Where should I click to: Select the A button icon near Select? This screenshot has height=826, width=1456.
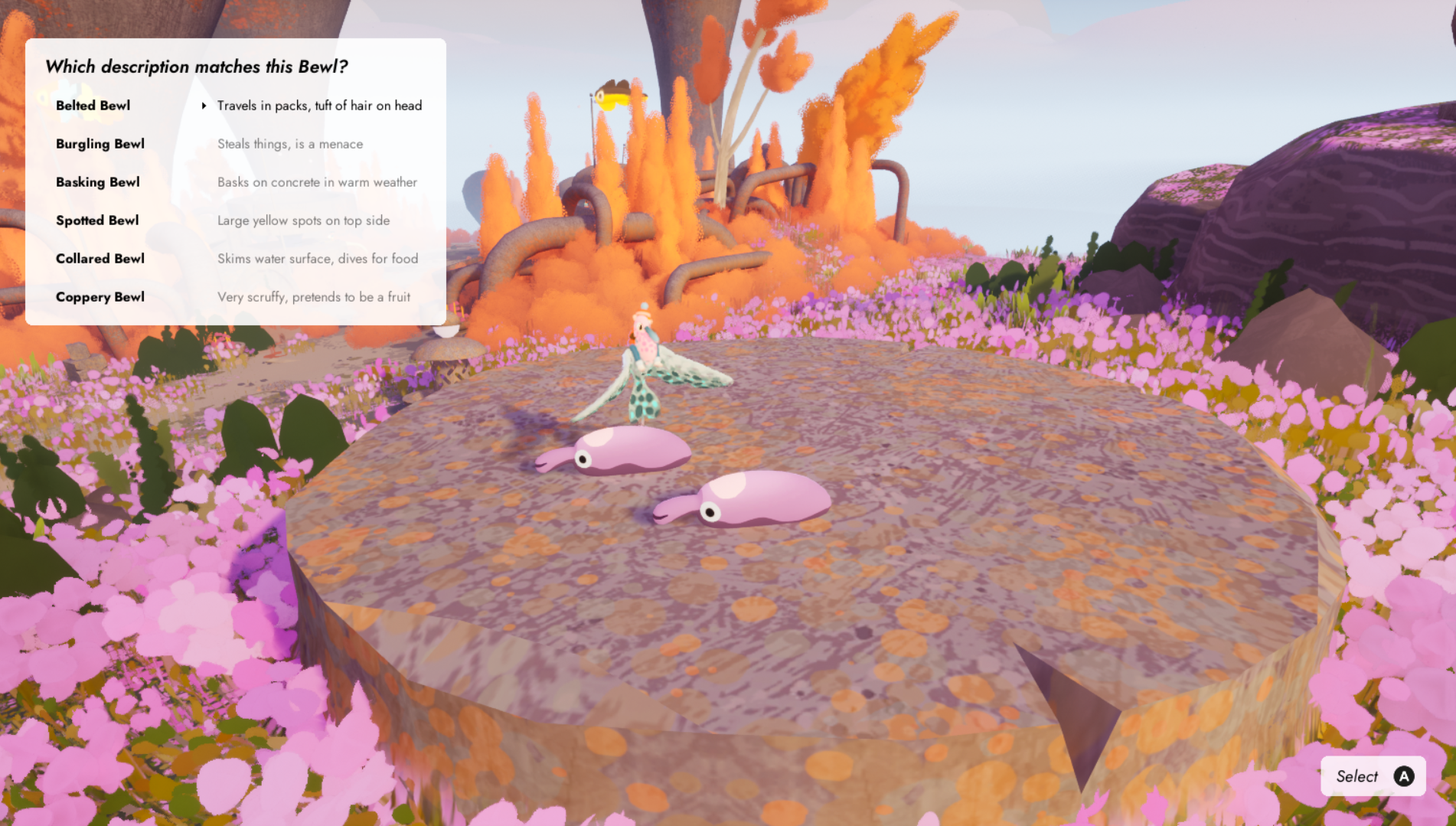tap(1404, 775)
